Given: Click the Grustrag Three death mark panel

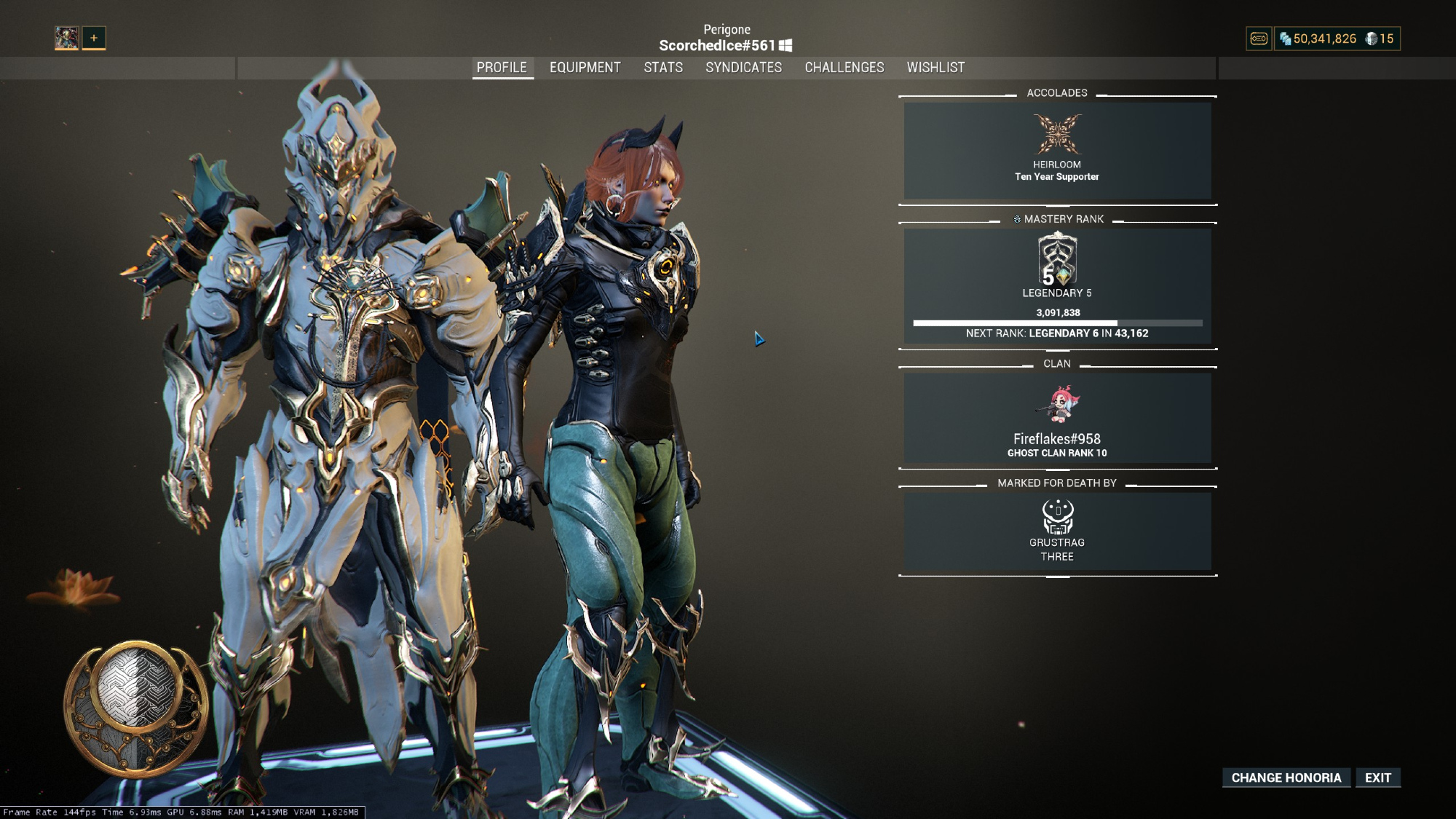Looking at the screenshot, I should click(1057, 531).
